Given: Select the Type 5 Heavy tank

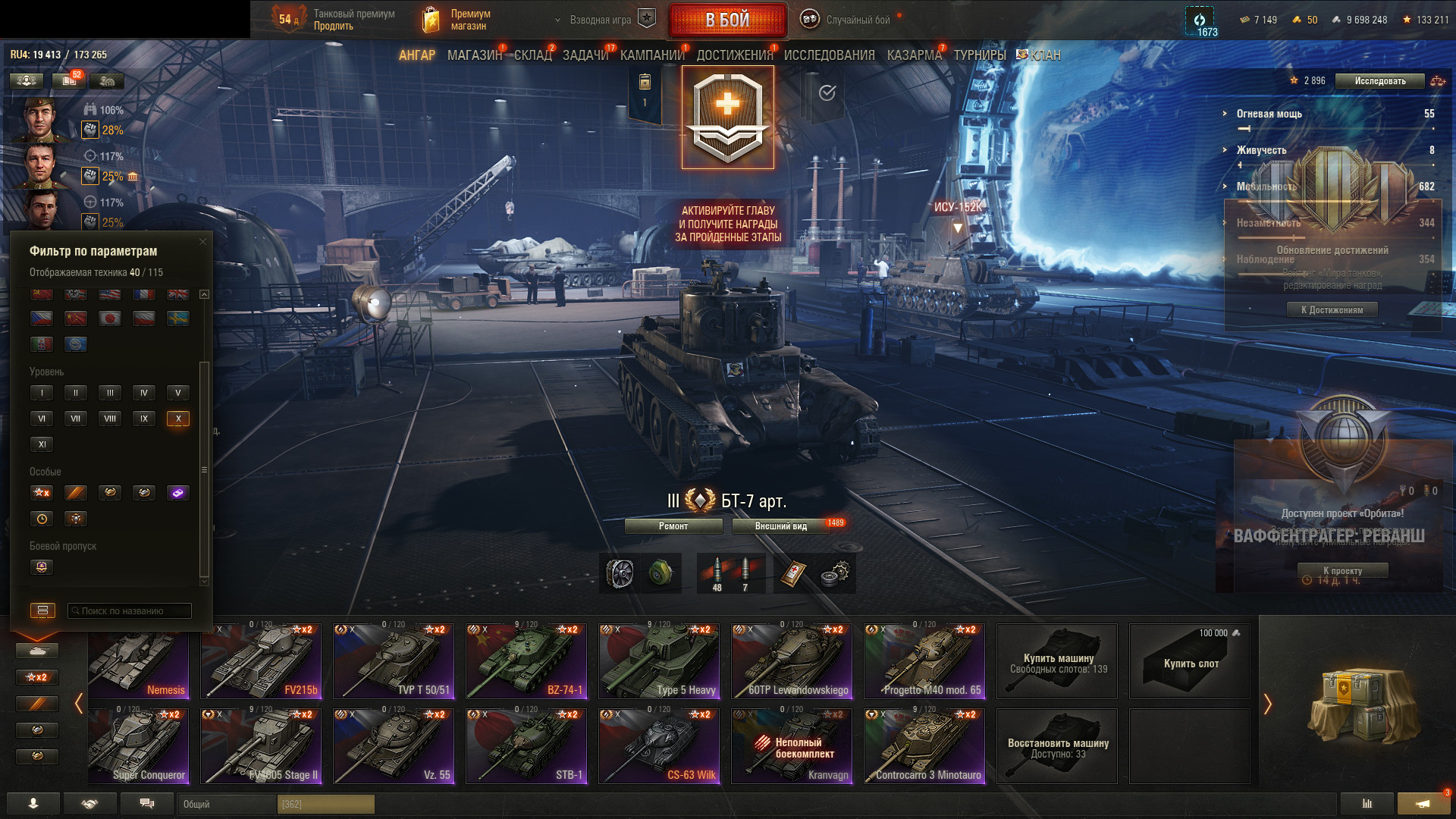Looking at the screenshot, I should 659,661.
